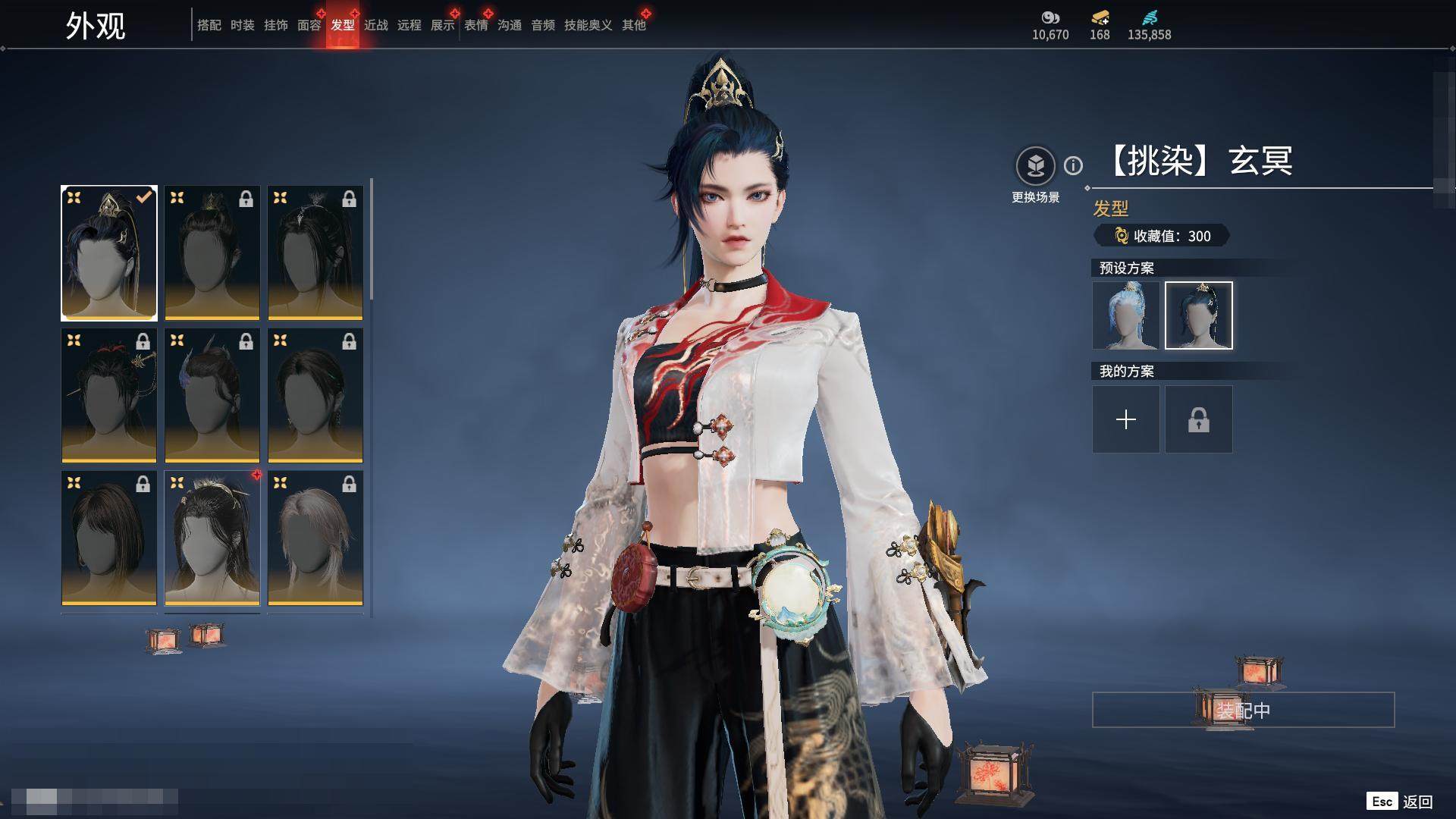1456x819 pixels.
Task: Choose the dark blue preset hair scheme
Action: pyautogui.click(x=1198, y=315)
